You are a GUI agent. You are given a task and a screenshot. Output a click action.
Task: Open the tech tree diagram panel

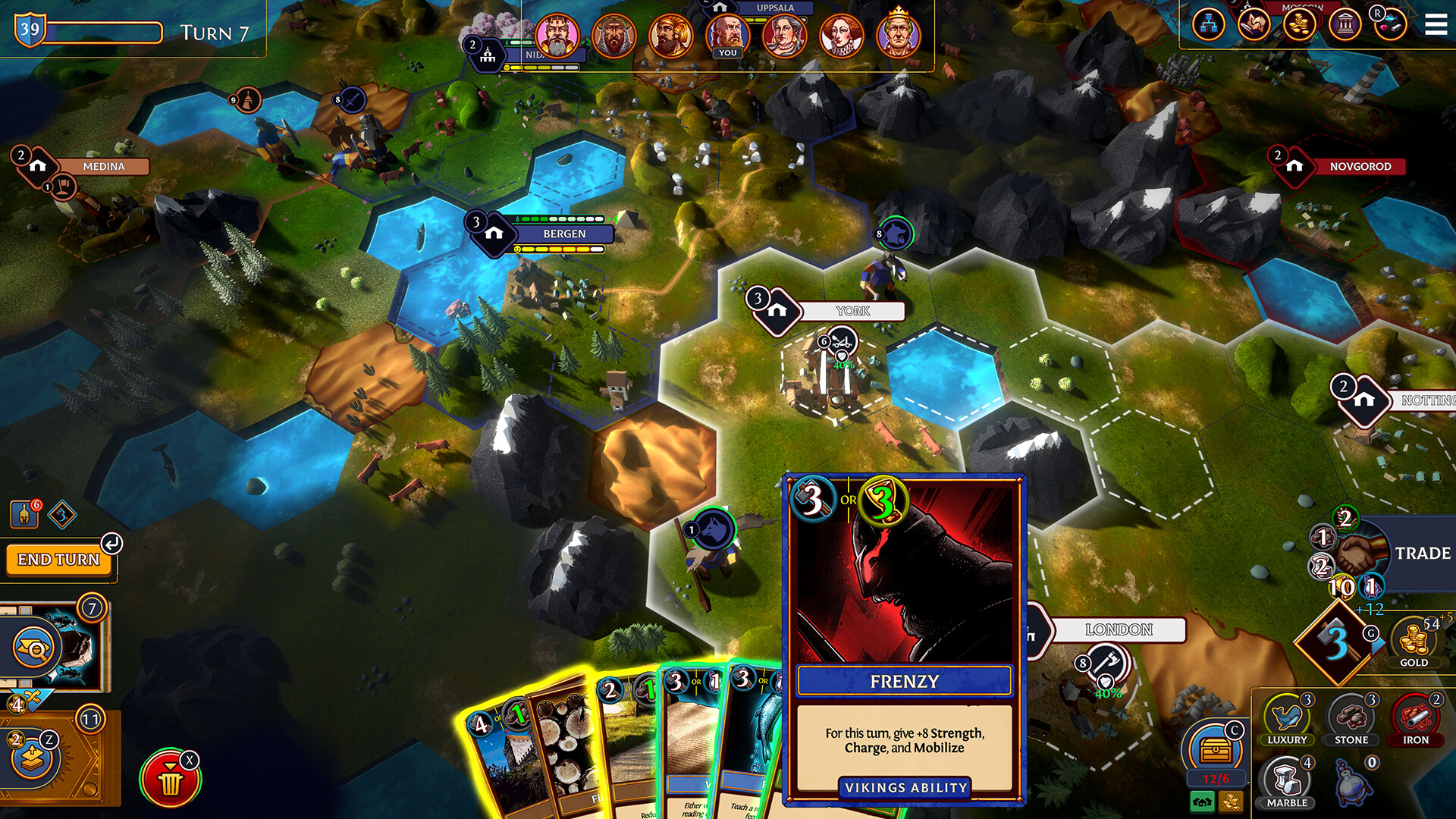(1209, 25)
